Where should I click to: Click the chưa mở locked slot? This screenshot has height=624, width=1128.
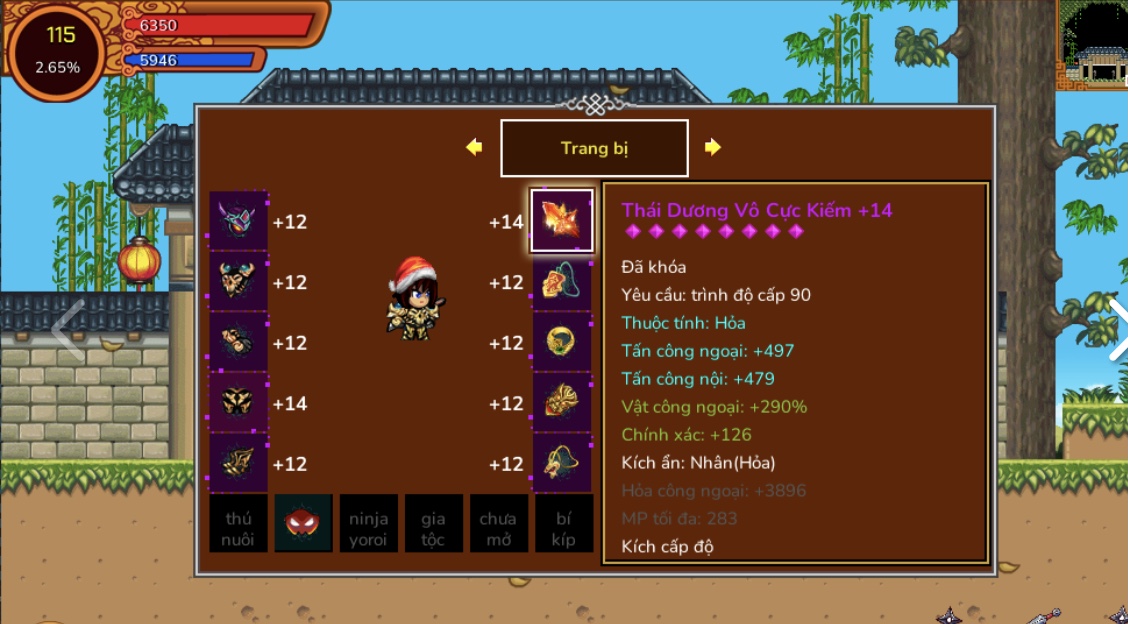tap(498, 523)
